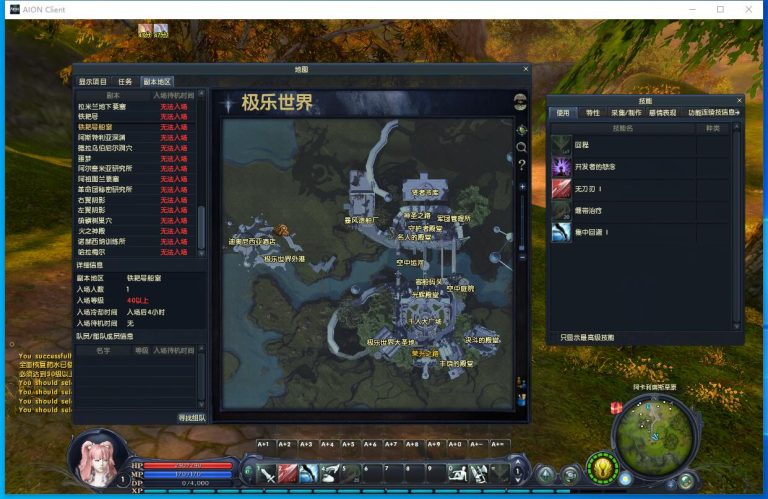The height and width of the screenshot is (499, 768).
Task: Open the 采集/制作 tab
Action: [627, 113]
